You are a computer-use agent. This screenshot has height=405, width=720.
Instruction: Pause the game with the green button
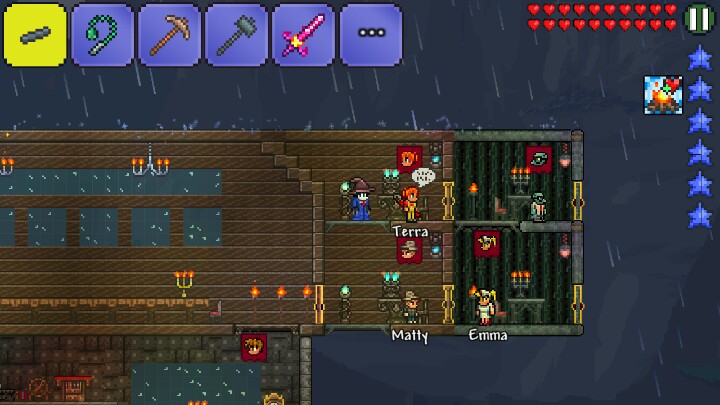tap(698, 18)
